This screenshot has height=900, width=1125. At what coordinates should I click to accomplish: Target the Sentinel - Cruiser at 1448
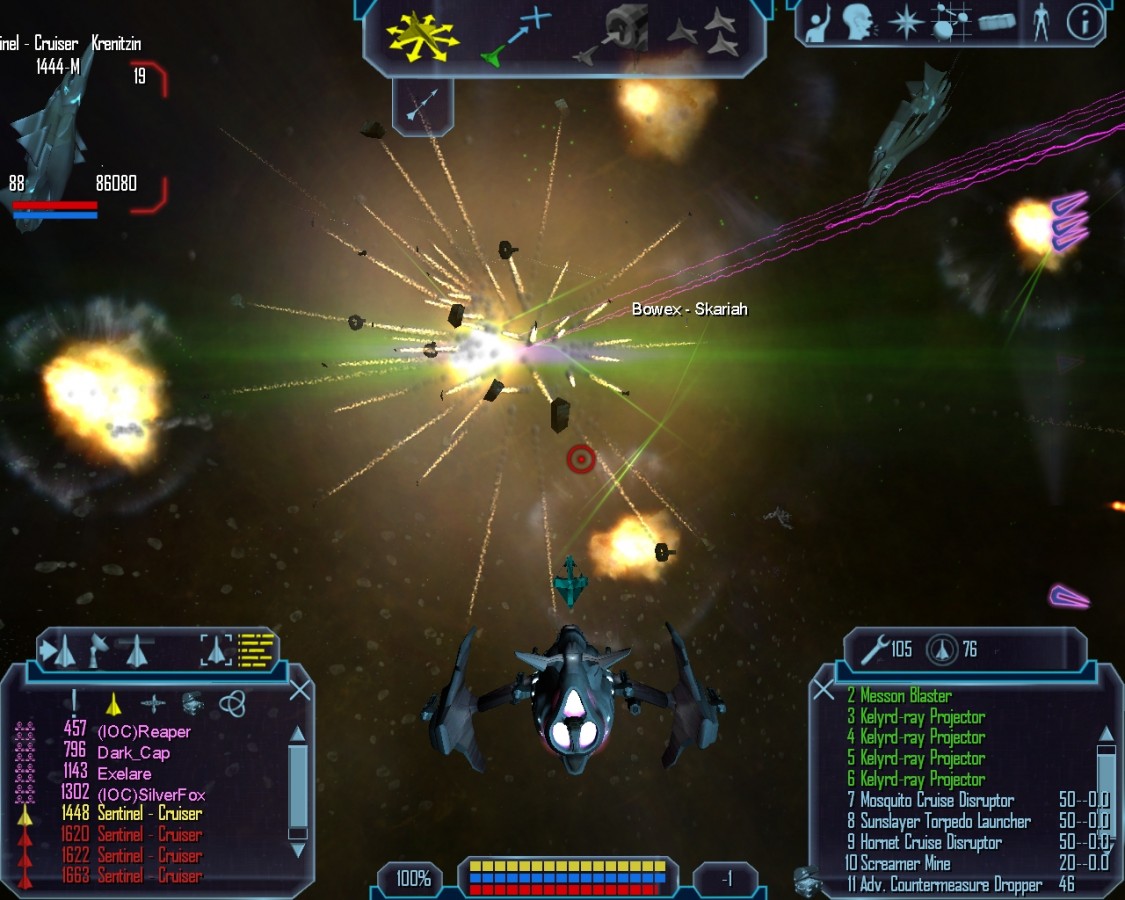click(149, 814)
